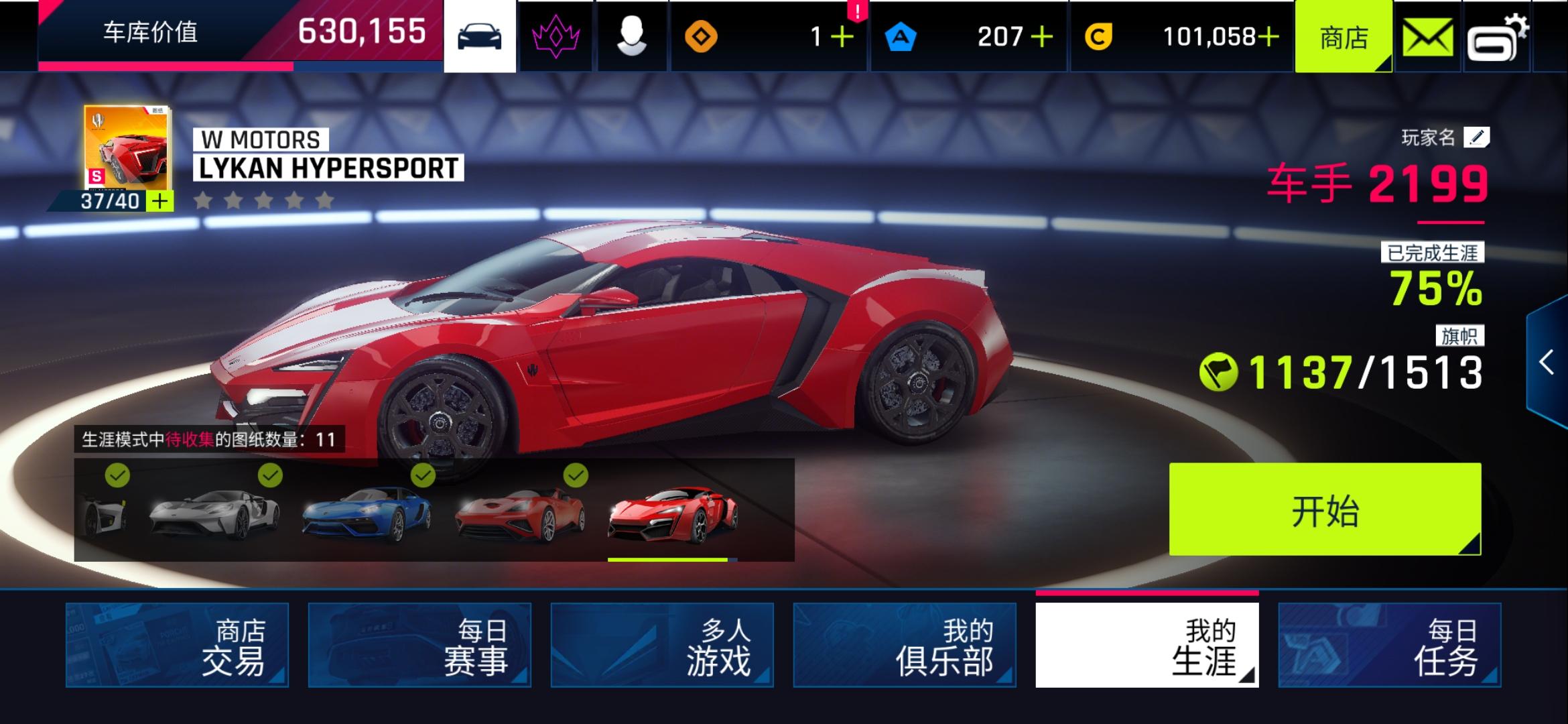Click the pencil icon beside 玩家名
1568x724 pixels.
pos(1476,137)
